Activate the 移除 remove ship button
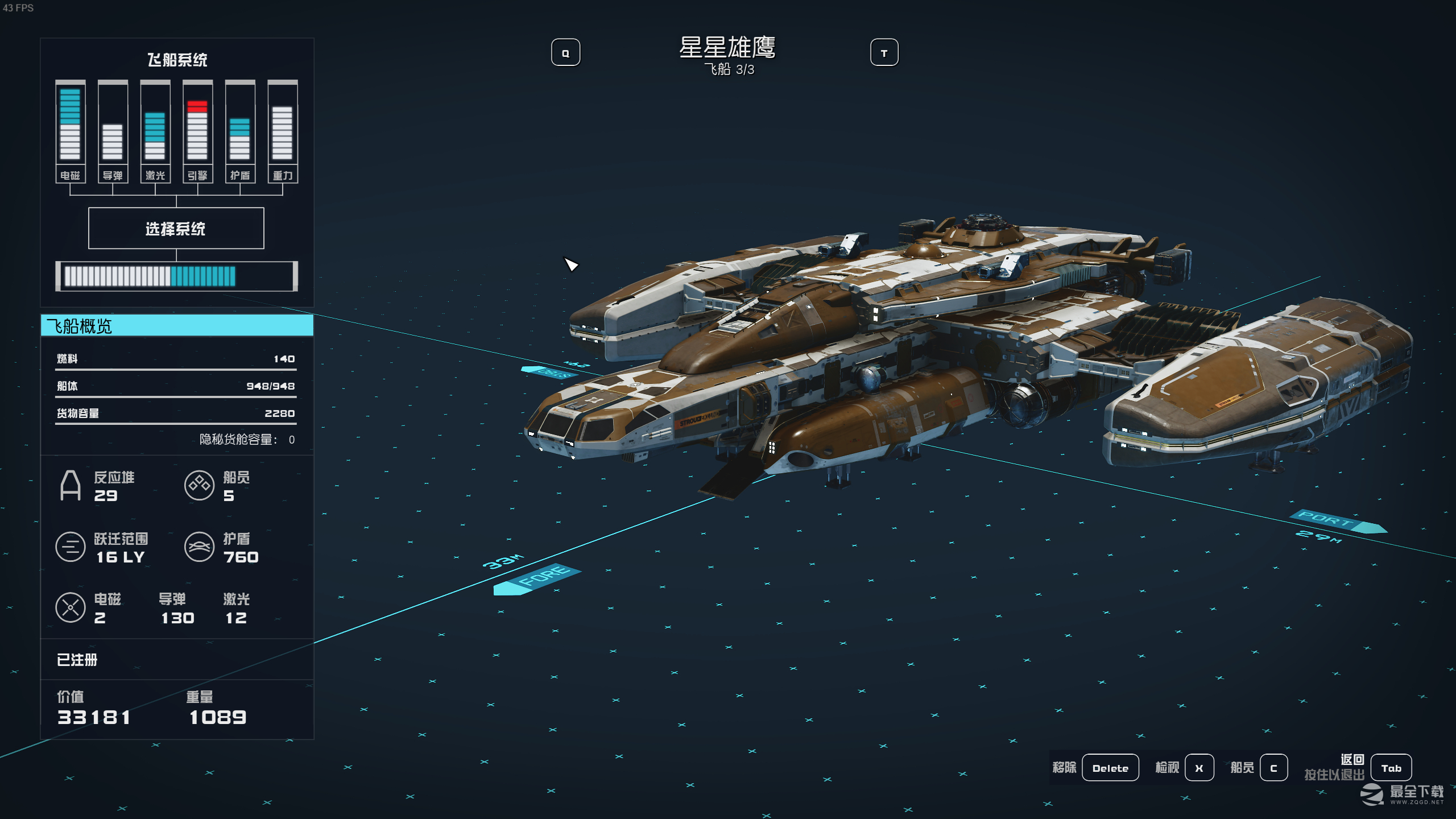This screenshot has height=819, width=1456. (x=1110, y=768)
